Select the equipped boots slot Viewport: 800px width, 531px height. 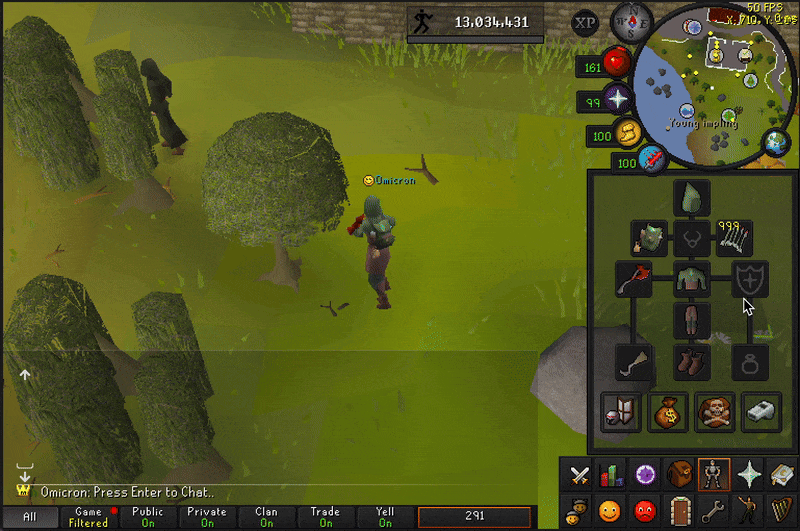(x=691, y=361)
